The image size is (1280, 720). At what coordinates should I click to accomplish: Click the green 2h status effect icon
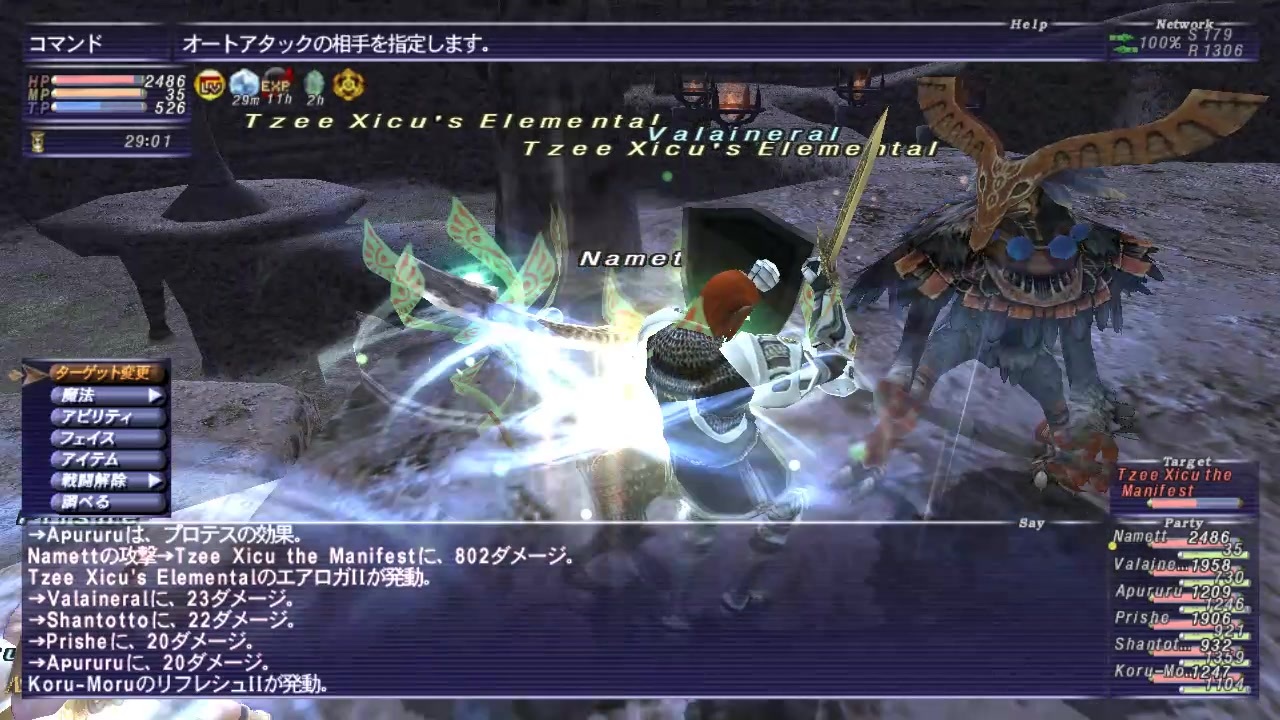(313, 84)
